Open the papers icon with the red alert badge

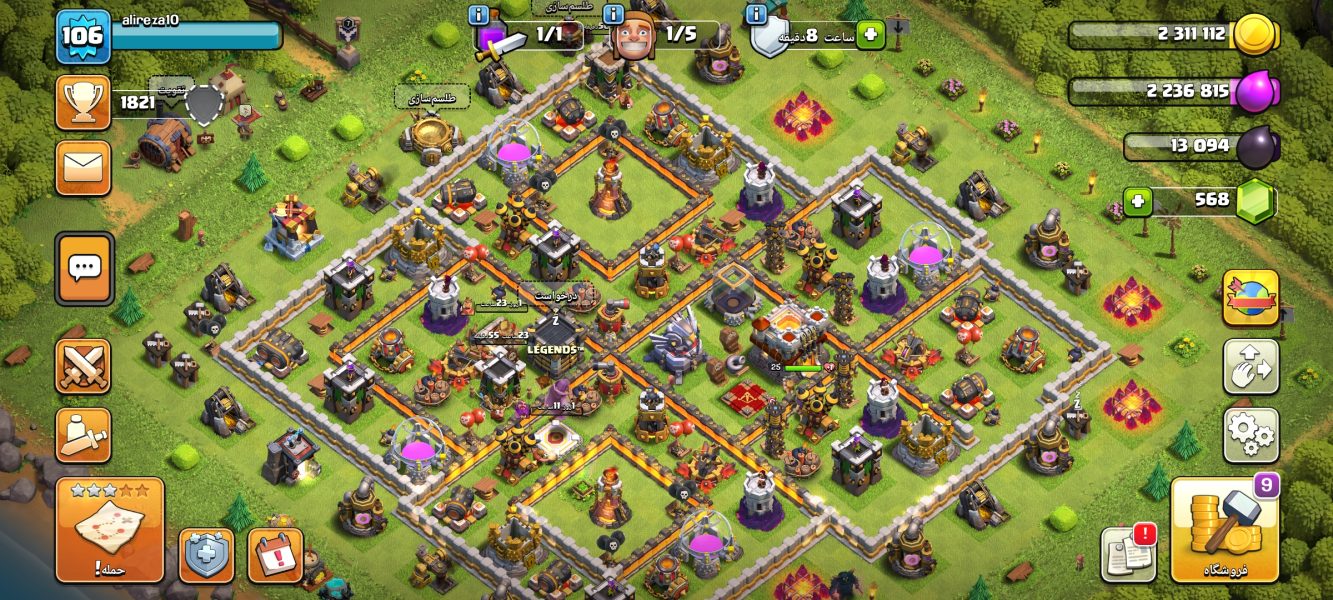[1128, 553]
